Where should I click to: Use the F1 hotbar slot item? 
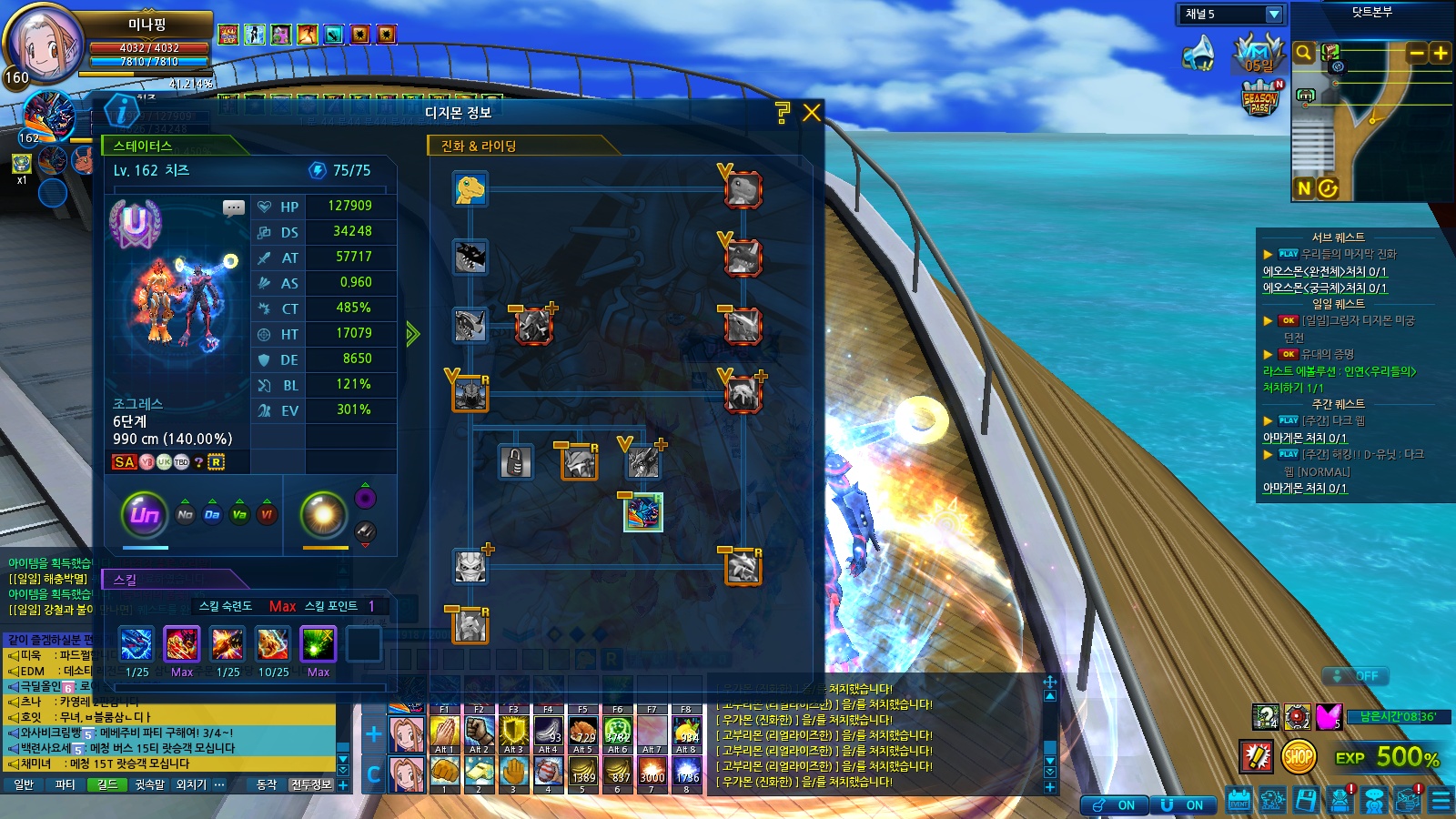point(444,731)
